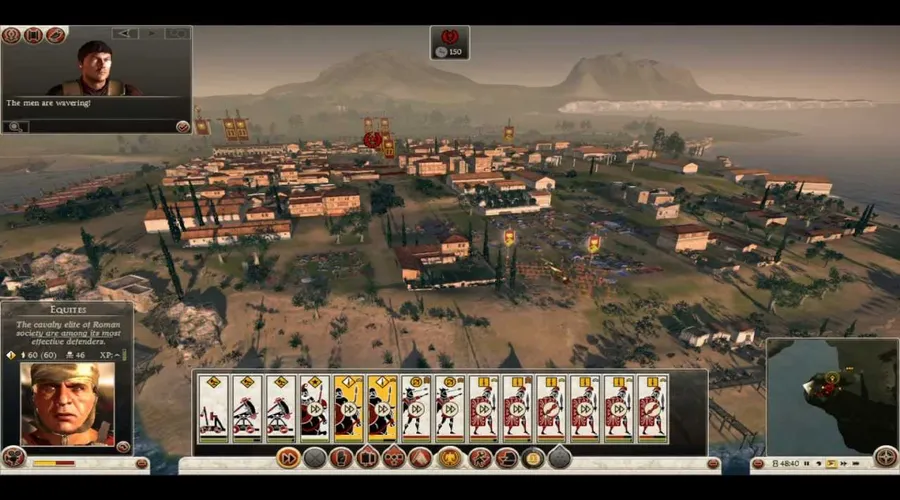This screenshot has height=500, width=900.
Task: Click the compass button beside the minimap
Action: click(x=885, y=457)
